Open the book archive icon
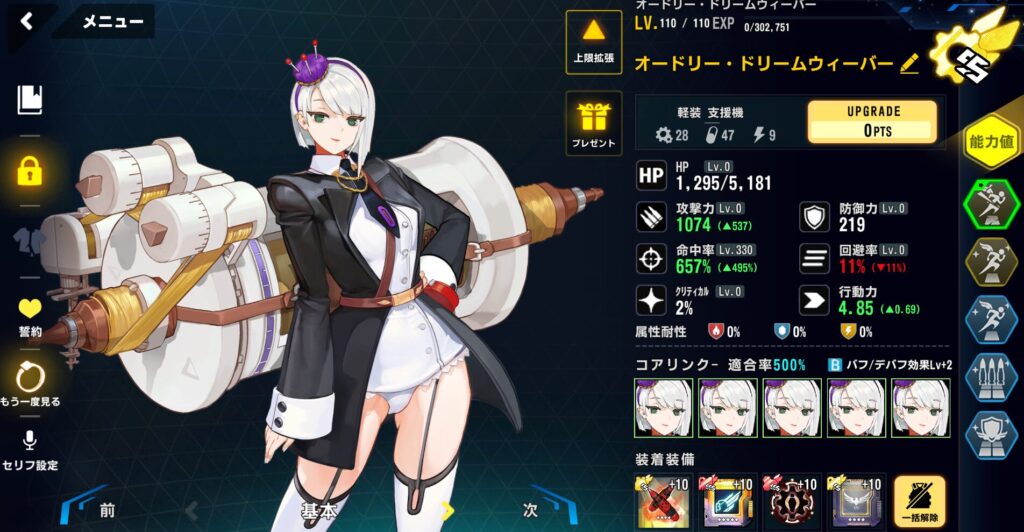This screenshot has height=532, width=1024. click(x=30, y=99)
